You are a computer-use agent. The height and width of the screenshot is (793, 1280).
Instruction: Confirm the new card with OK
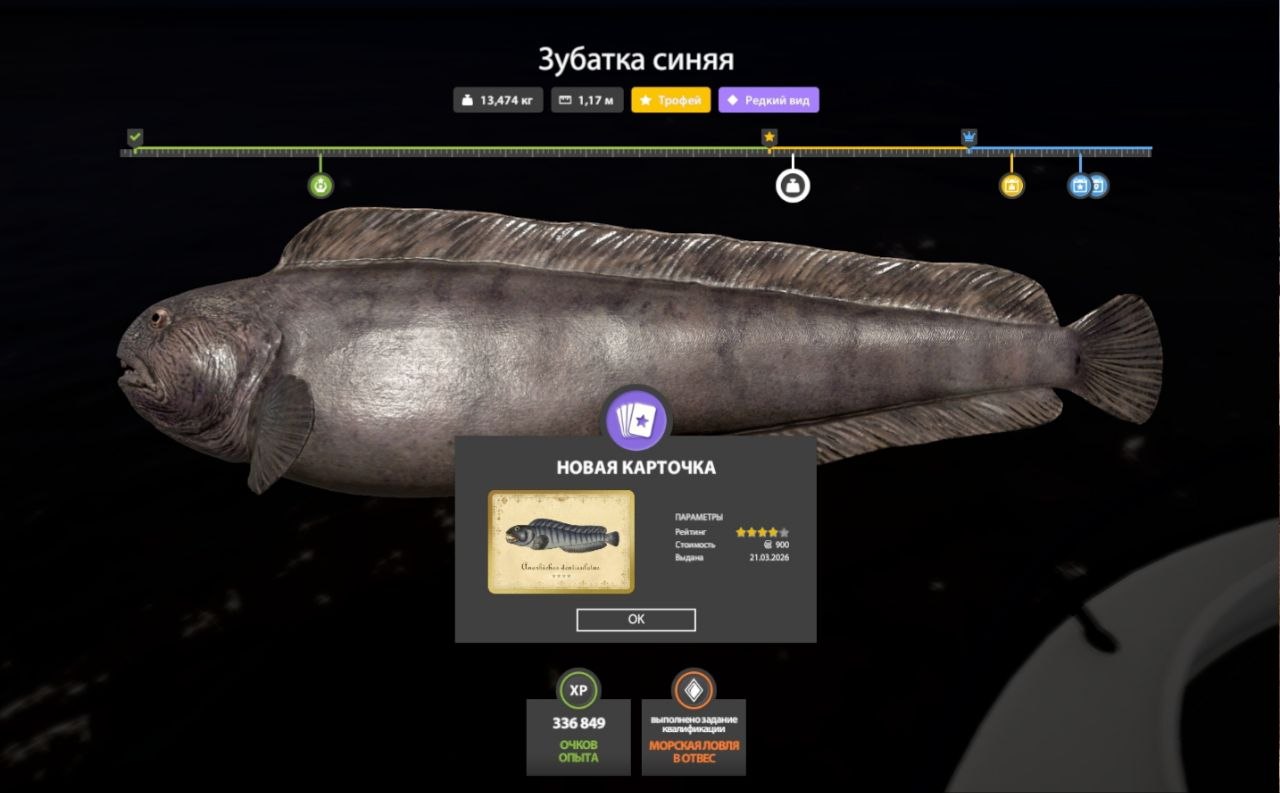pos(636,619)
